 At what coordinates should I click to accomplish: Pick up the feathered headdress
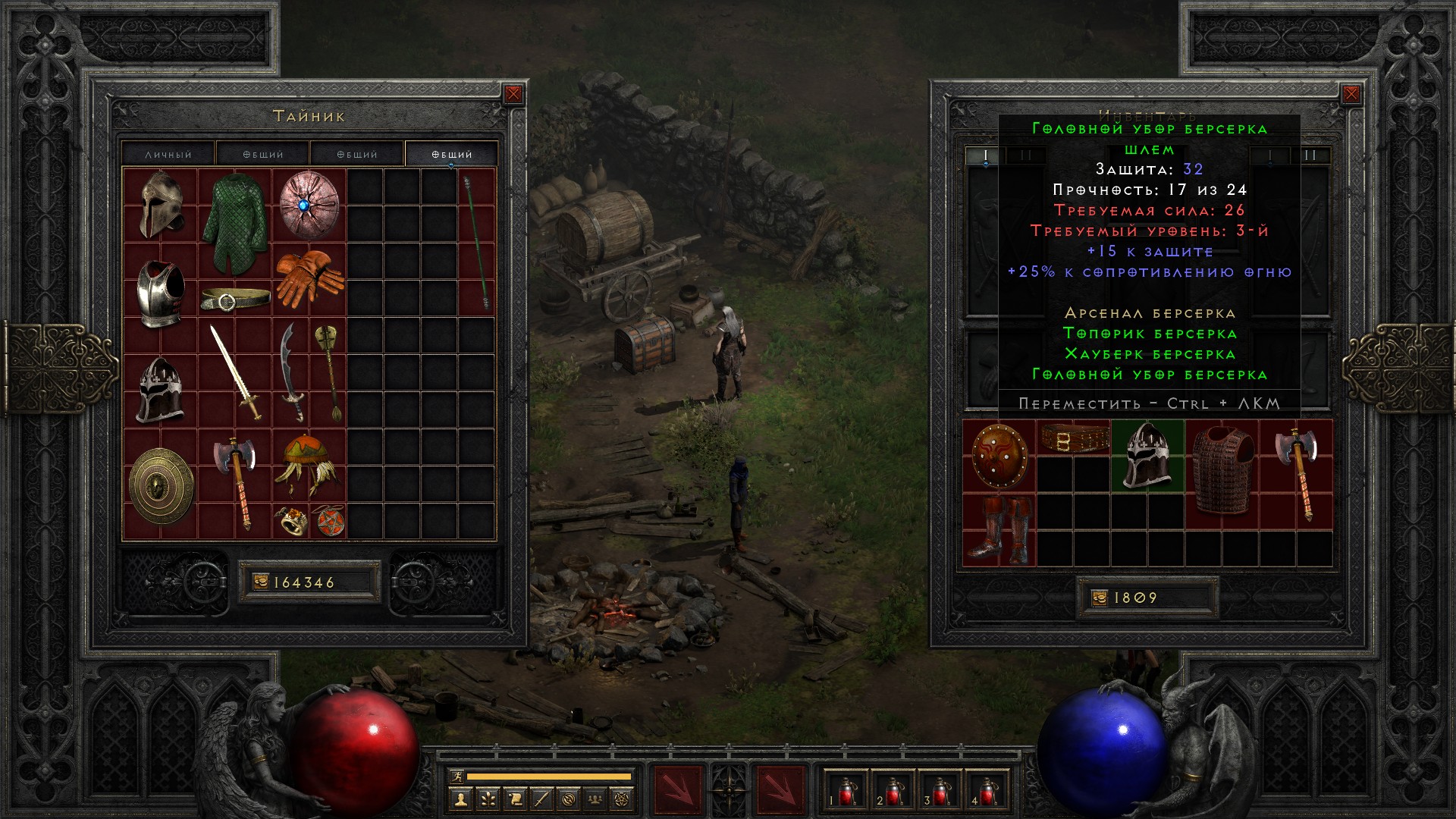pyautogui.click(x=309, y=464)
